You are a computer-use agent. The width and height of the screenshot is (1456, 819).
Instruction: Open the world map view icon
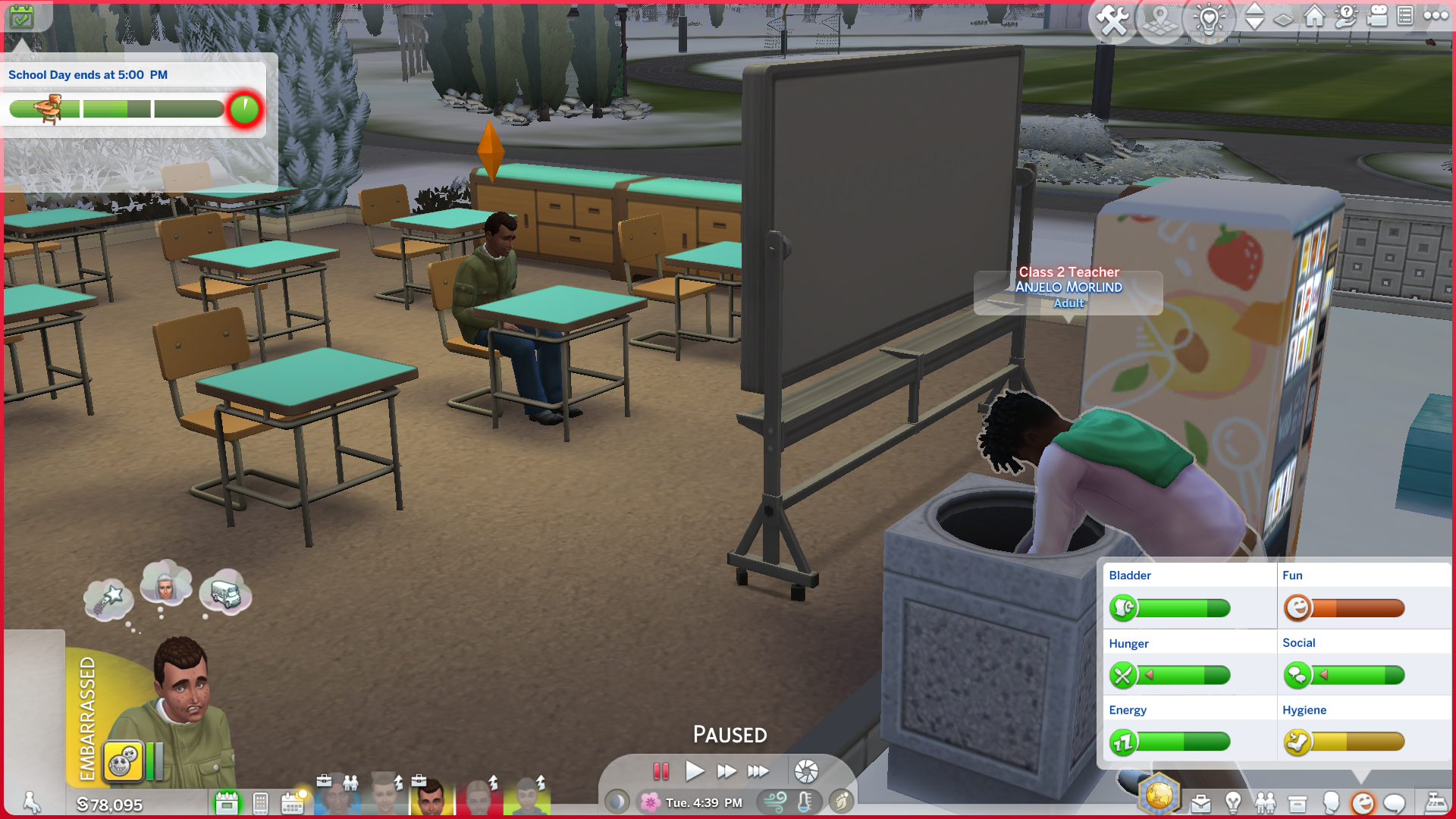pyautogui.click(x=1159, y=20)
